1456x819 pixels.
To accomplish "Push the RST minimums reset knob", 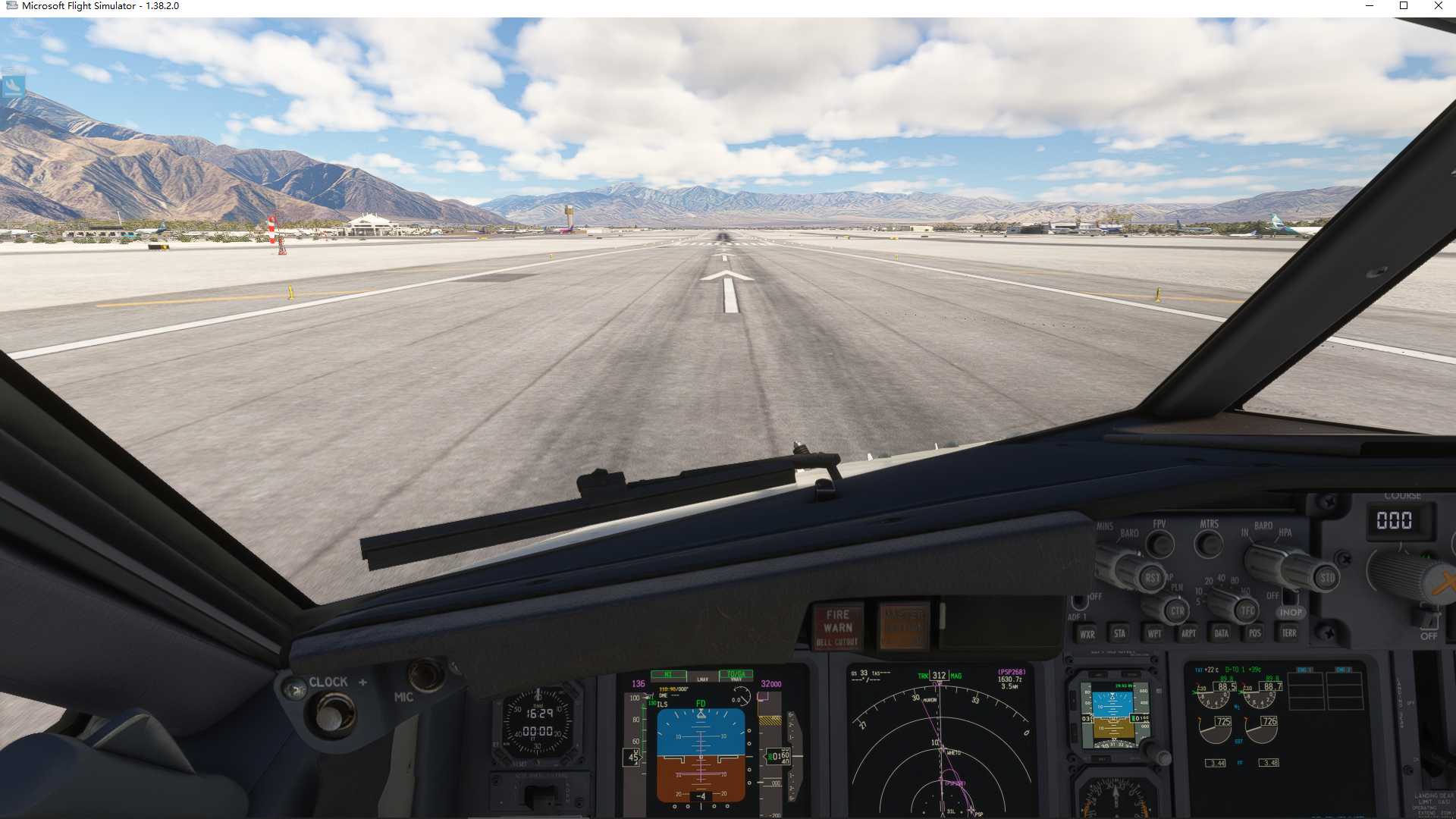I will coord(1151,578).
